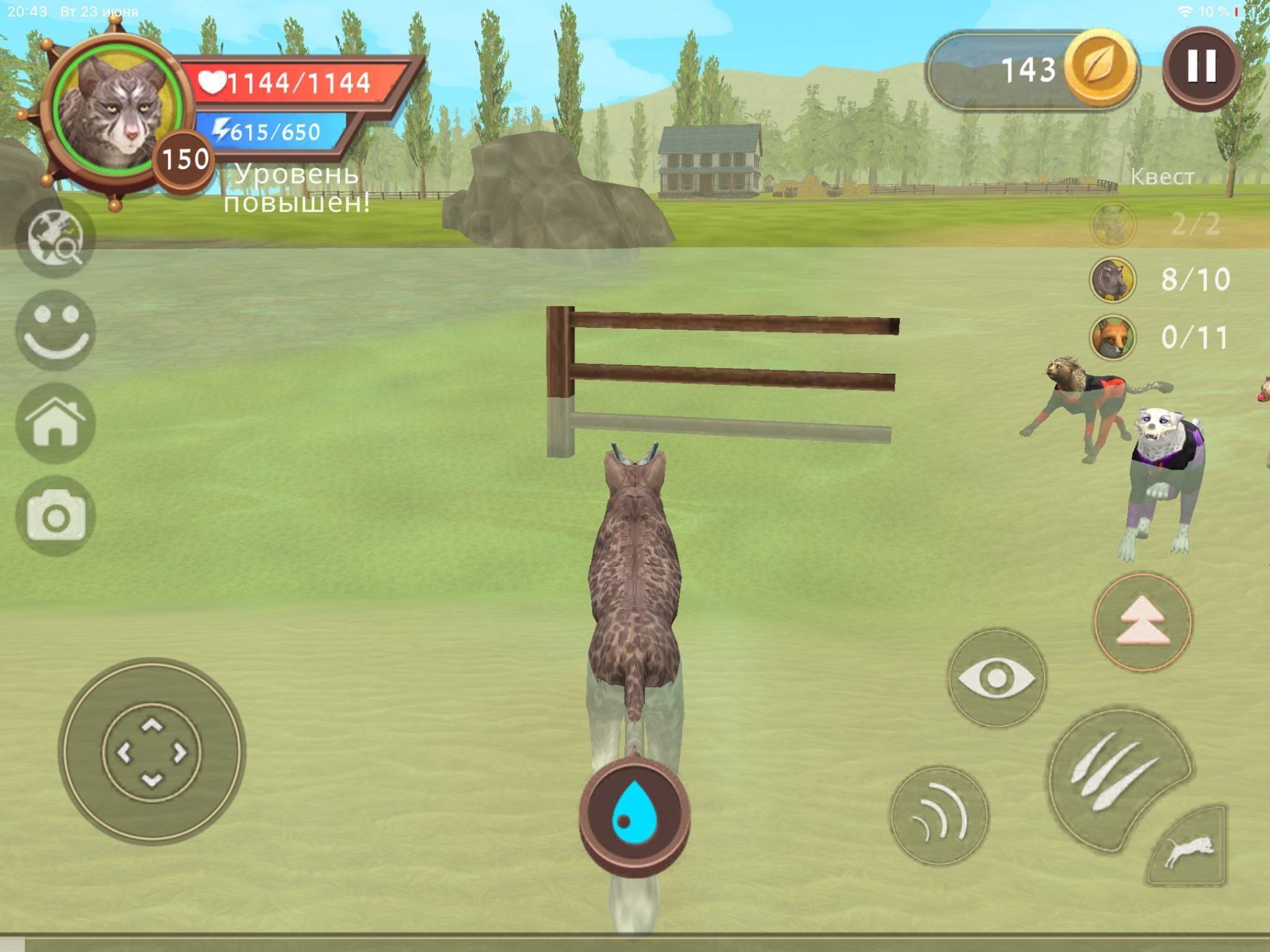Use the claw scratch attack button
Image resolution: width=1270 pixels, height=952 pixels.
tap(1114, 778)
